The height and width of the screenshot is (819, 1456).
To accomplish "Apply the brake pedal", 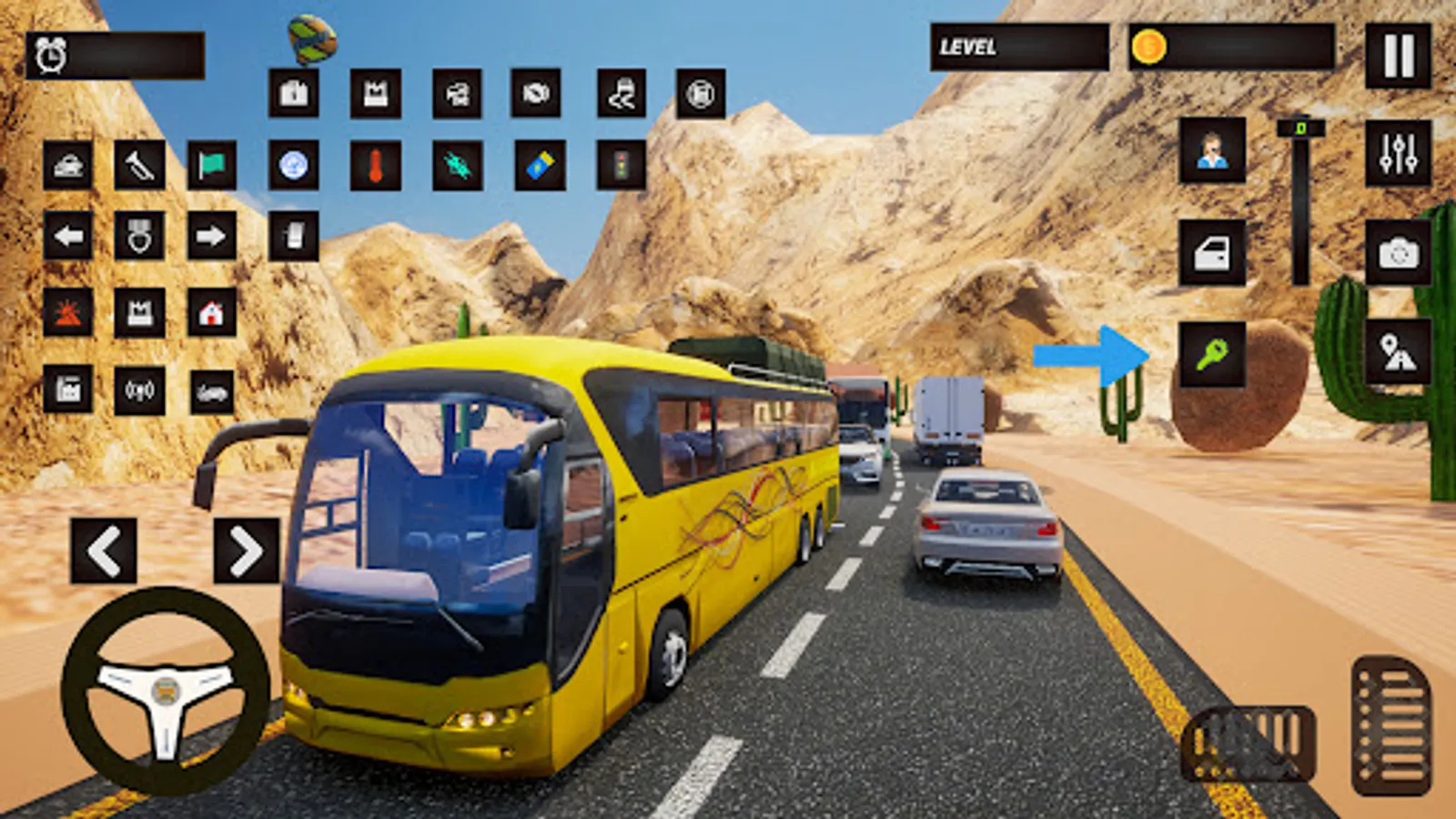I will click(1249, 743).
